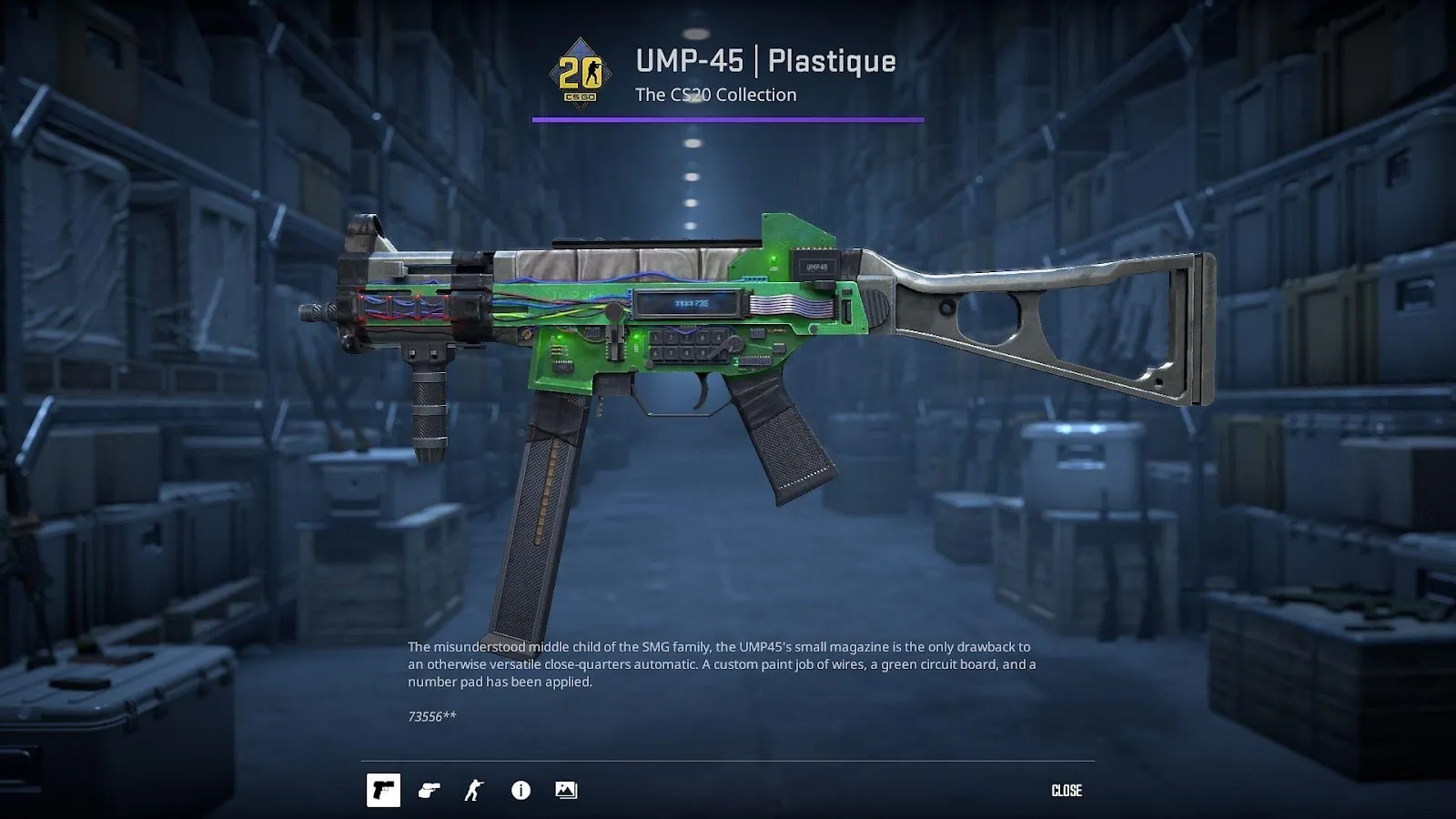Click CLOSE to exit the inspect screen
This screenshot has height=819, width=1456.
tap(1067, 790)
